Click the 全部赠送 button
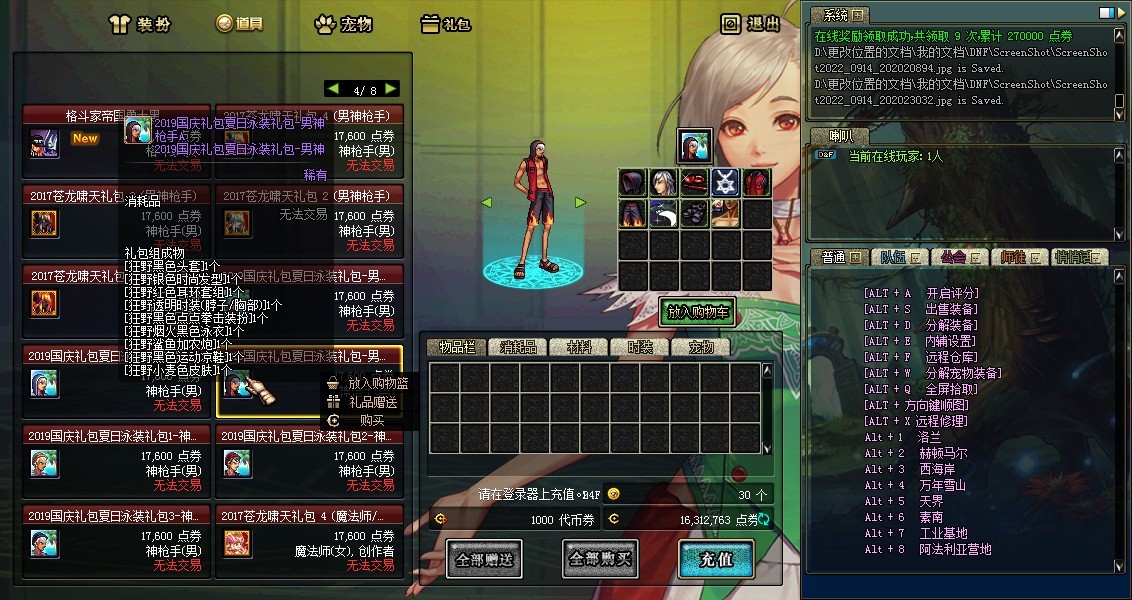This screenshot has height=600, width=1132. point(483,559)
